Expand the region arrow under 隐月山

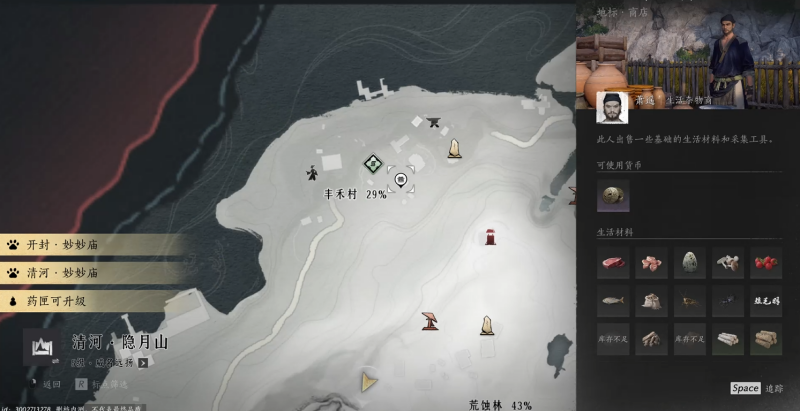pyautogui.click(x=143, y=363)
